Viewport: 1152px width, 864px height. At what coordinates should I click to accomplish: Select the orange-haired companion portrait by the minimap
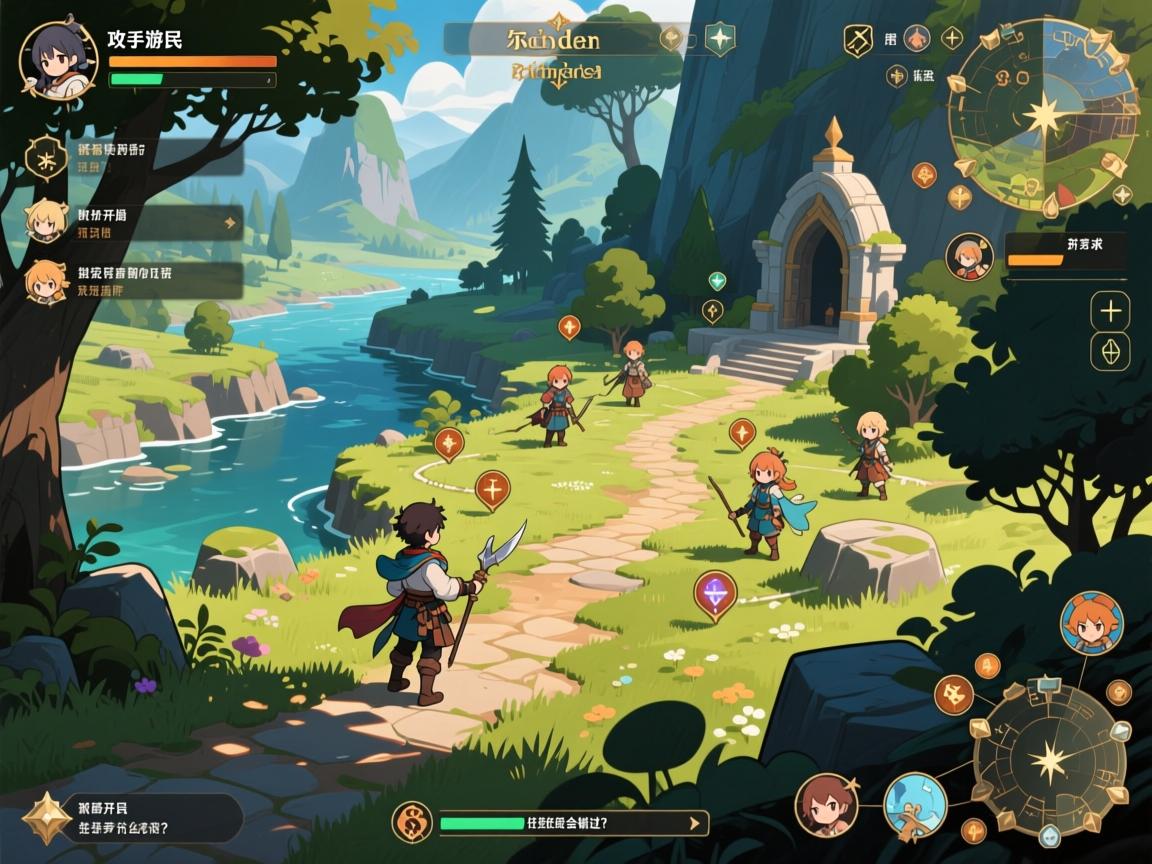point(967,255)
